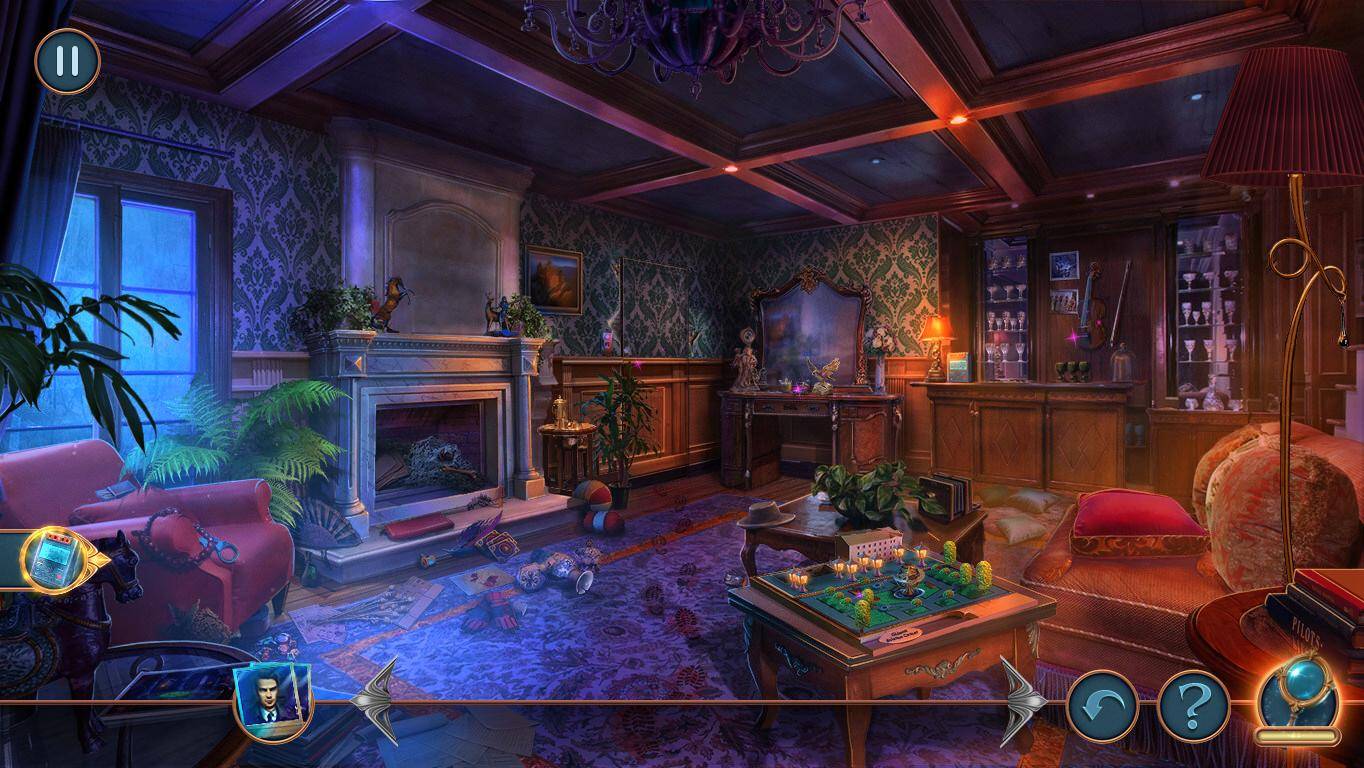Go back using the curved arrow button
Viewport: 1364px width, 768px height.
pos(1102,706)
